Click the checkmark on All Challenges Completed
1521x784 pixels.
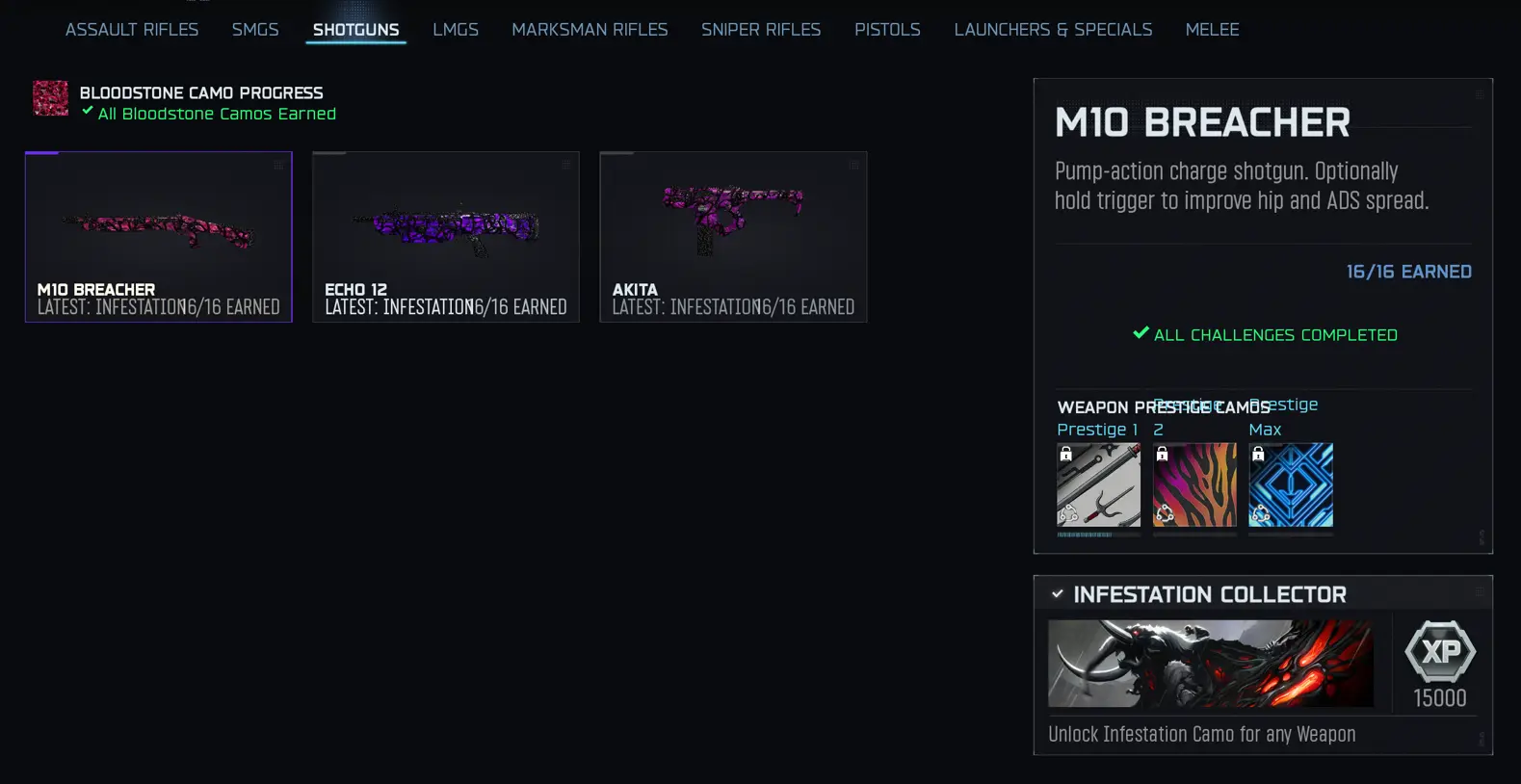[1141, 334]
